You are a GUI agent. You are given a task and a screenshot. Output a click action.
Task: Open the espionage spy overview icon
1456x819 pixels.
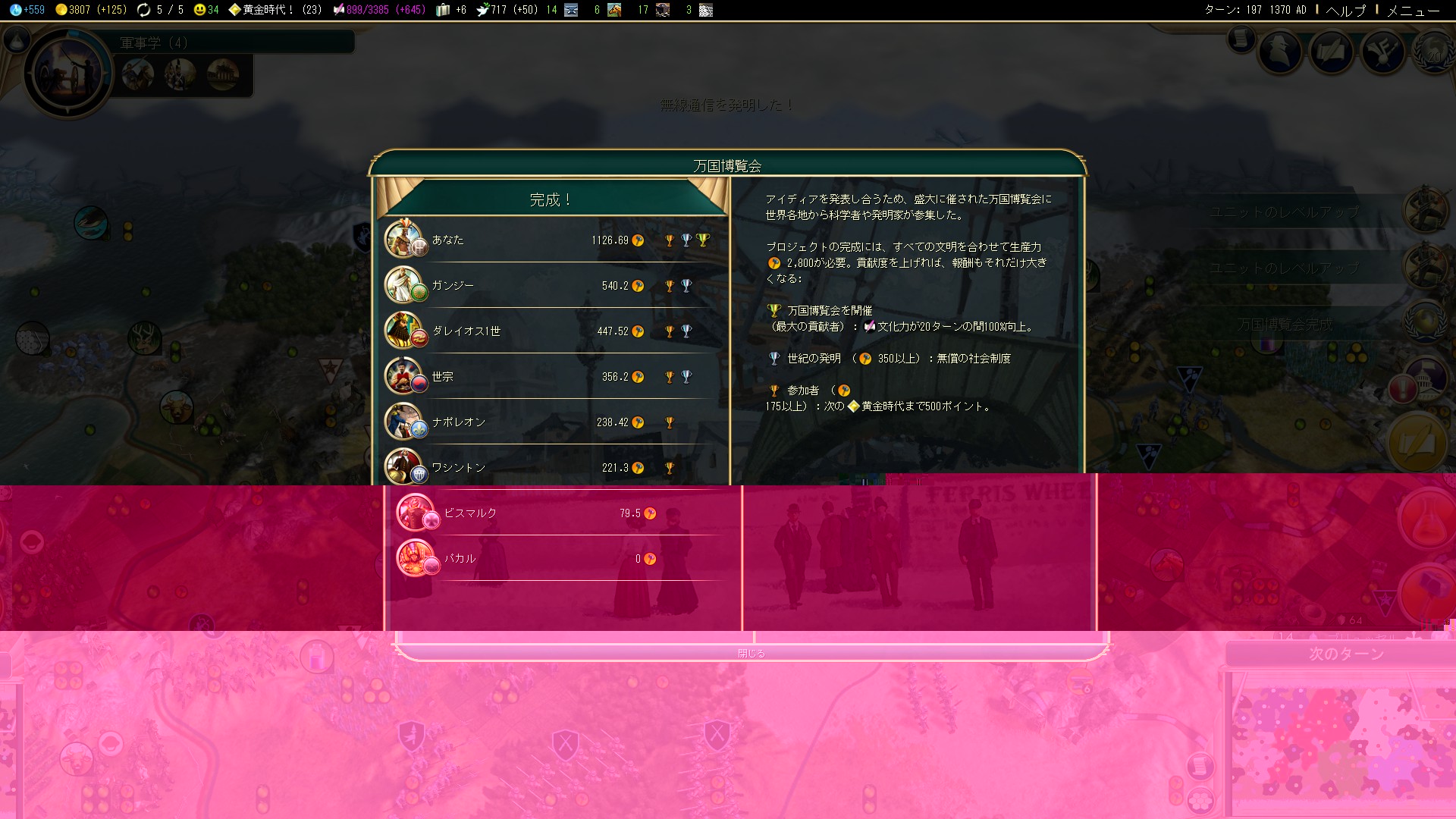click(1281, 52)
